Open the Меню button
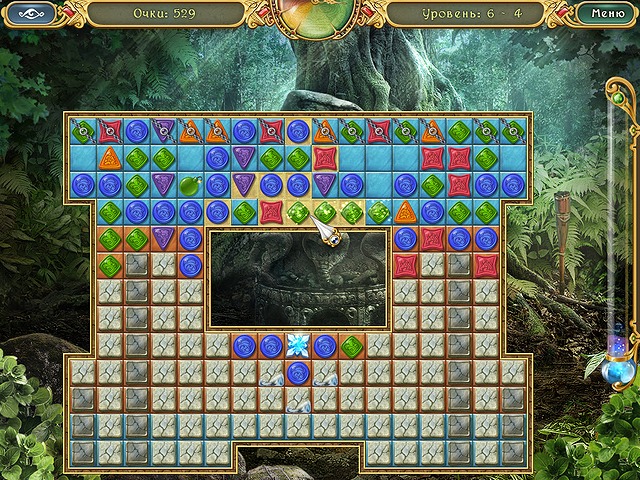The width and height of the screenshot is (640, 480). [602, 14]
